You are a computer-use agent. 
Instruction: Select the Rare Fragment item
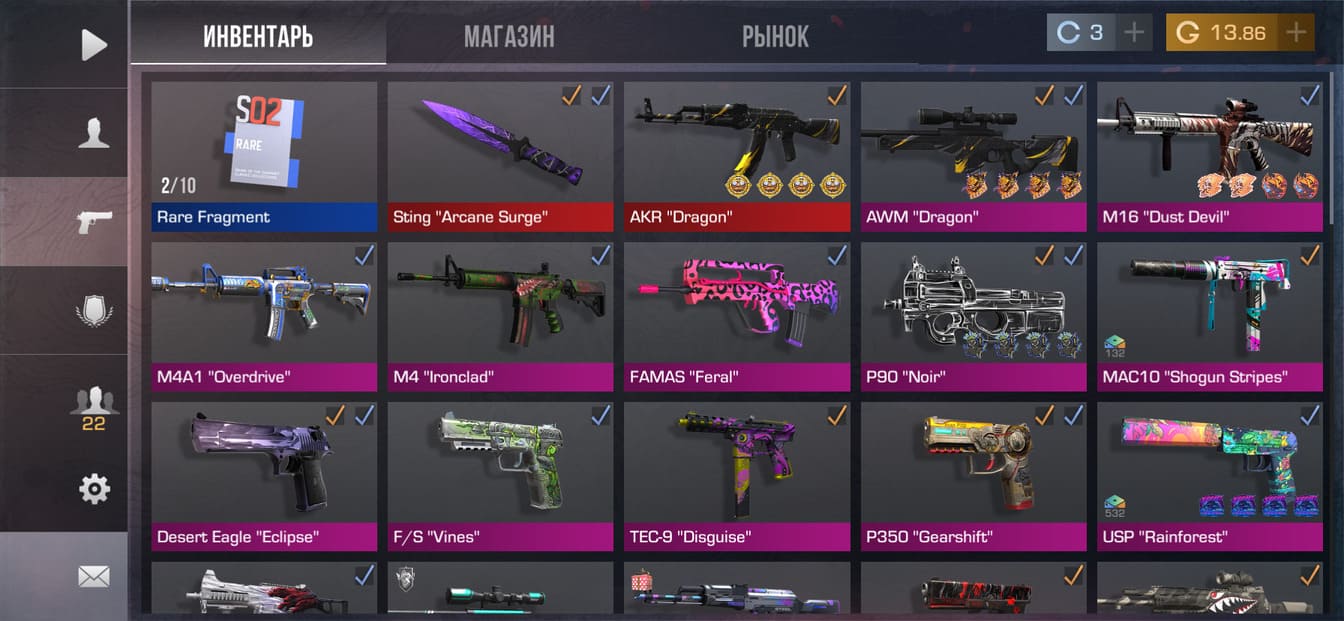(x=264, y=156)
